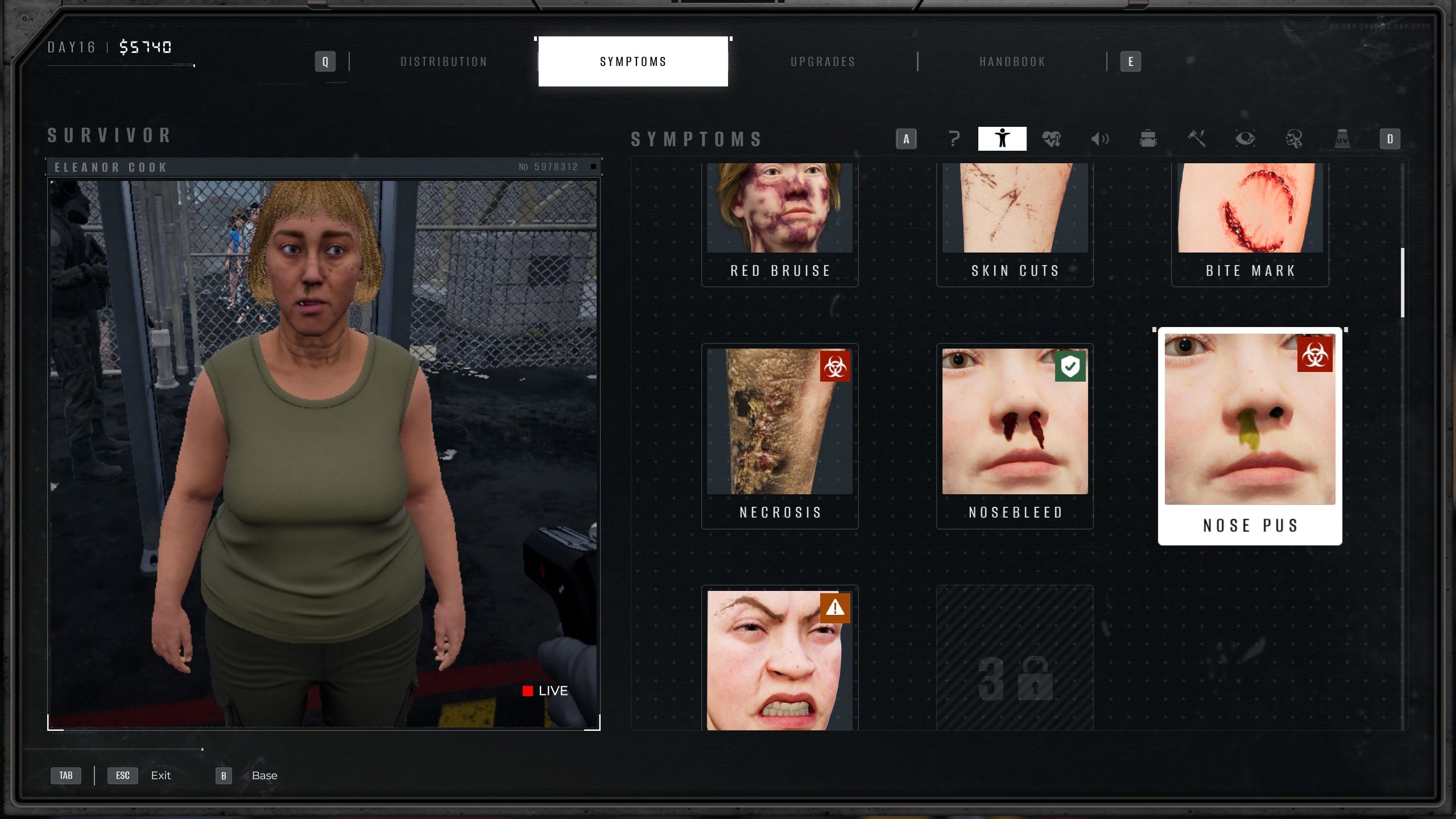Viewport: 1456px width, 819px height.
Task: Open the hammer tools symptom category
Action: [1197, 139]
